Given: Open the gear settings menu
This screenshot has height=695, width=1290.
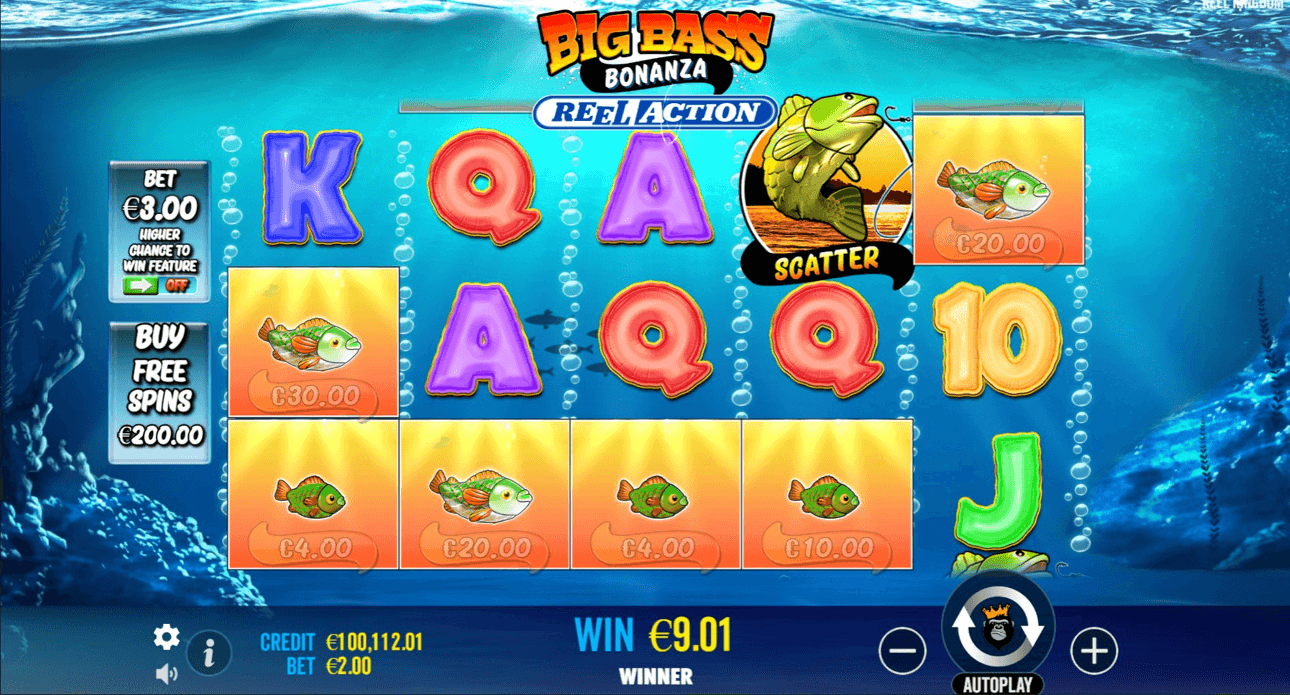Looking at the screenshot, I should (x=166, y=636).
